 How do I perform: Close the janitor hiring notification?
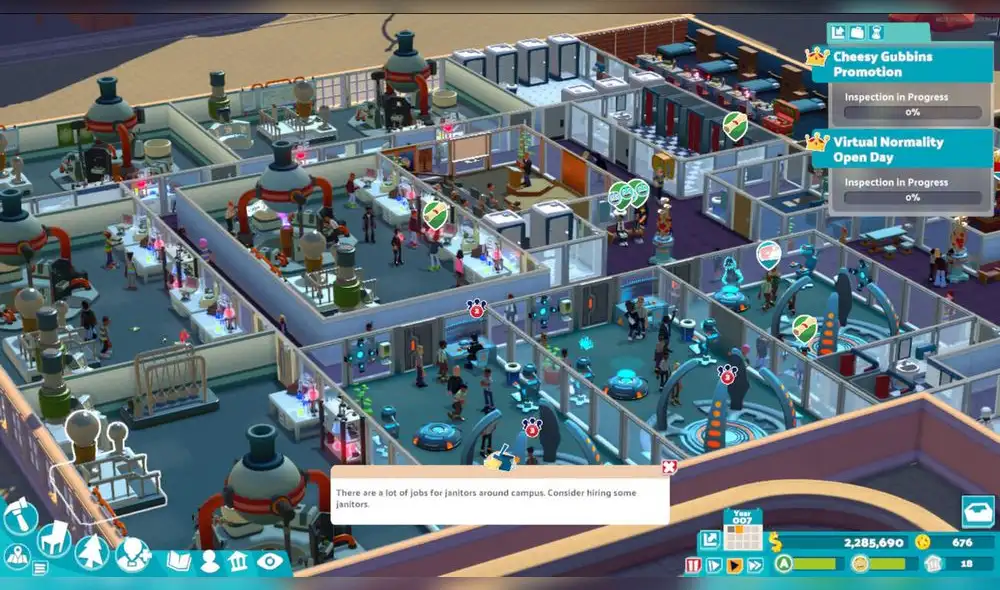pyautogui.click(x=669, y=467)
